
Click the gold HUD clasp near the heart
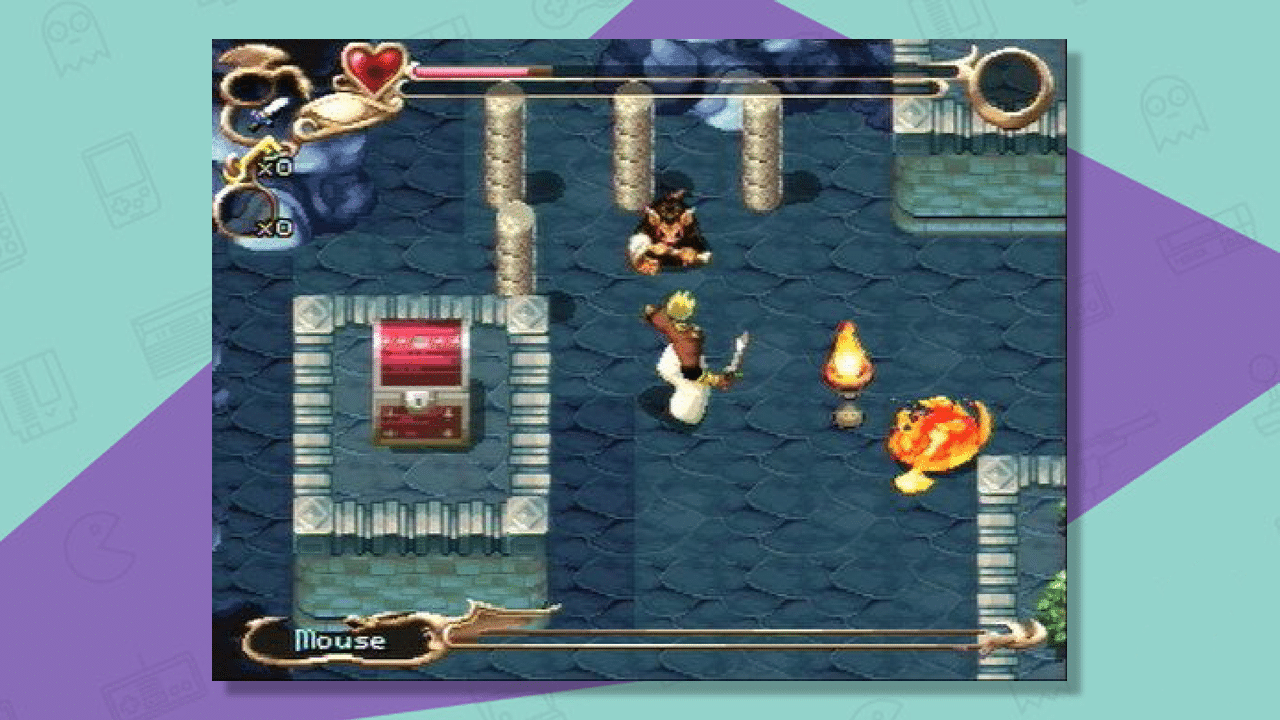coord(338,112)
